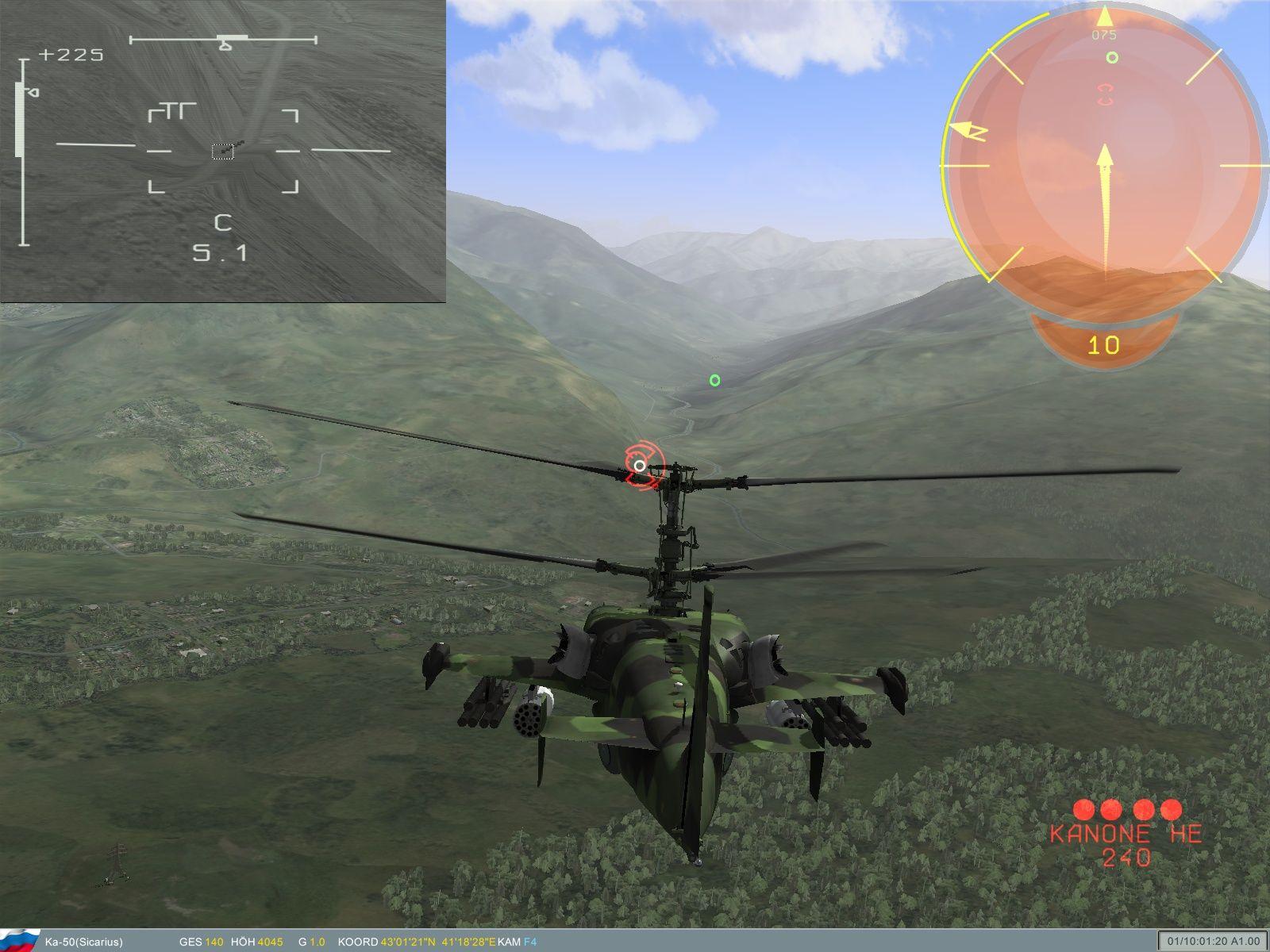This screenshot has height=952, width=1270.
Task: Toggle the green status ring atop the compass
Action: 1111,57
